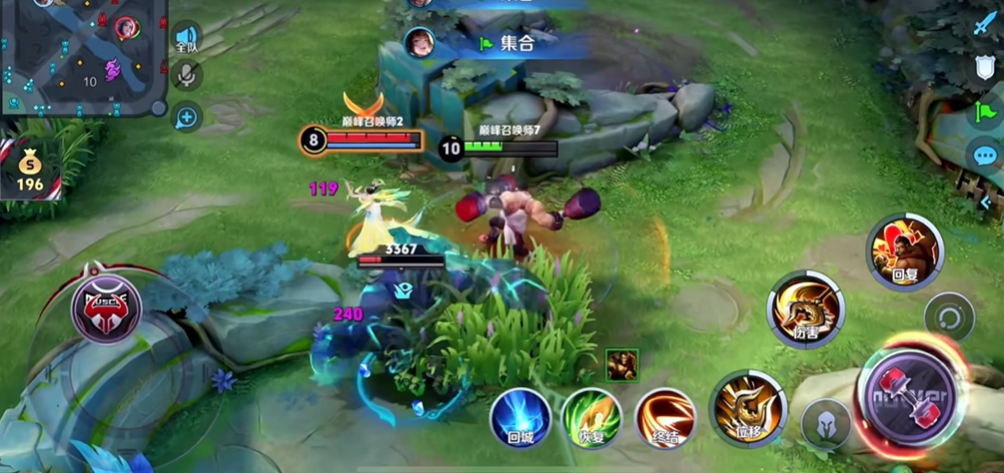Select the small hero portrait above skills

pos(621,365)
